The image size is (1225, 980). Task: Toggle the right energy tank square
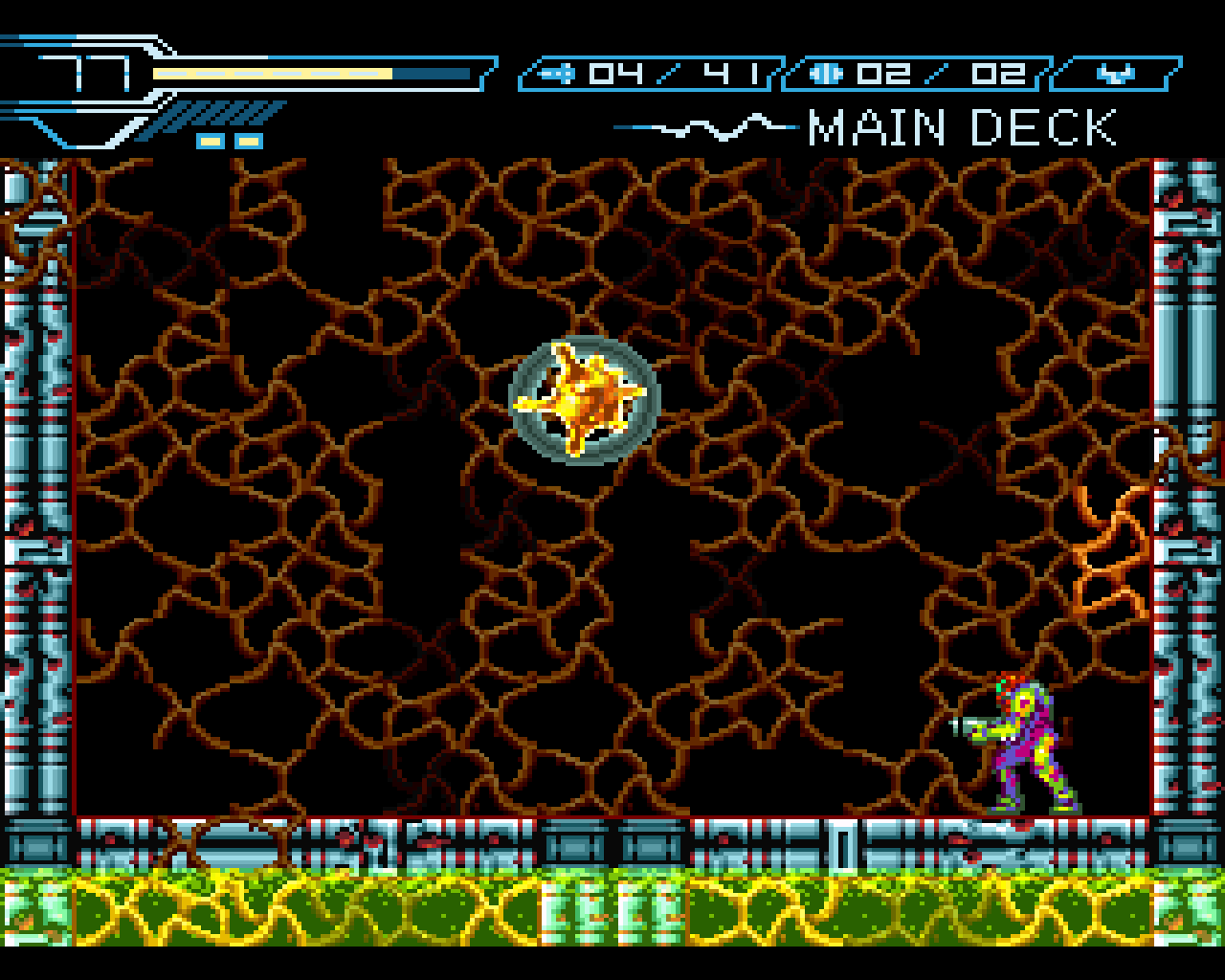coord(247,140)
